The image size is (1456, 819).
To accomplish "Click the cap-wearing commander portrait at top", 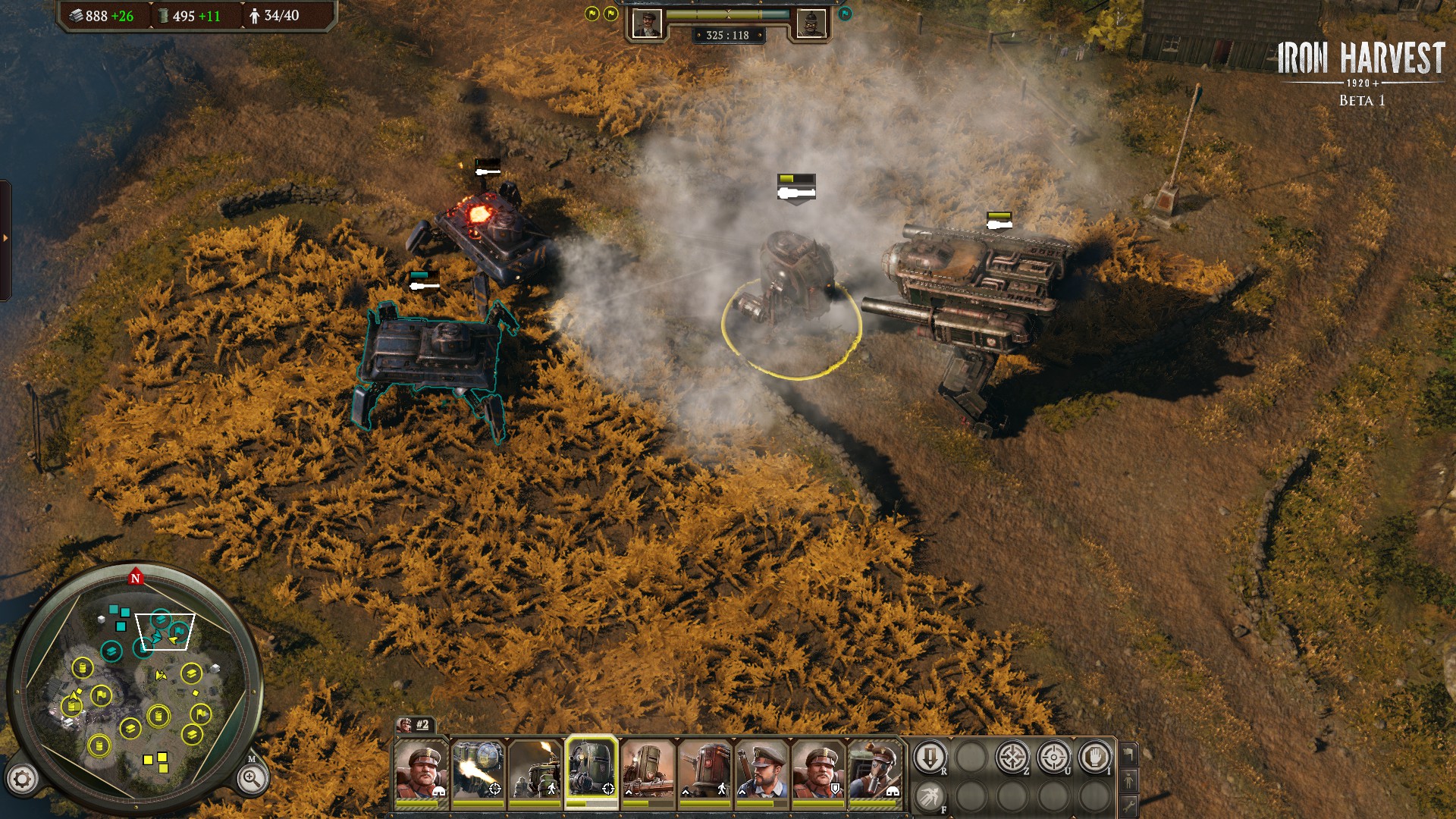I will coord(647,24).
